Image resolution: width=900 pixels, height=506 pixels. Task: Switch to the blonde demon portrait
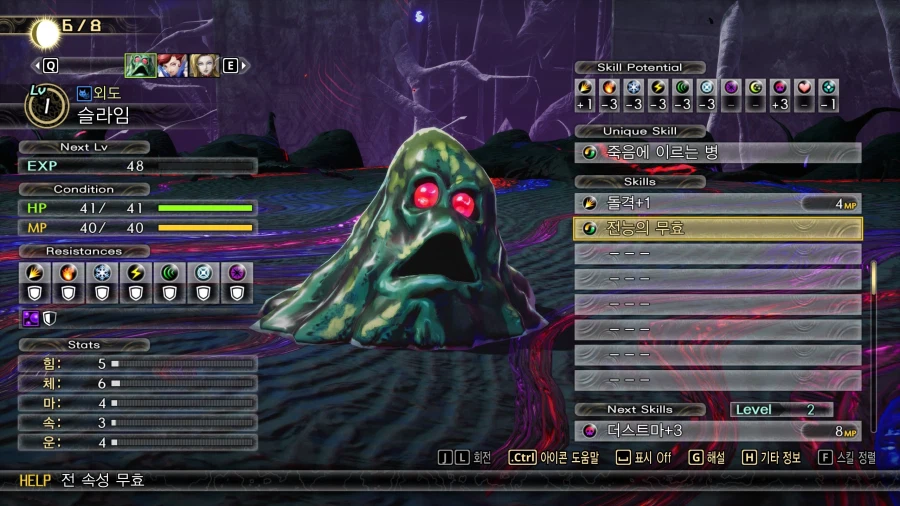click(204, 65)
